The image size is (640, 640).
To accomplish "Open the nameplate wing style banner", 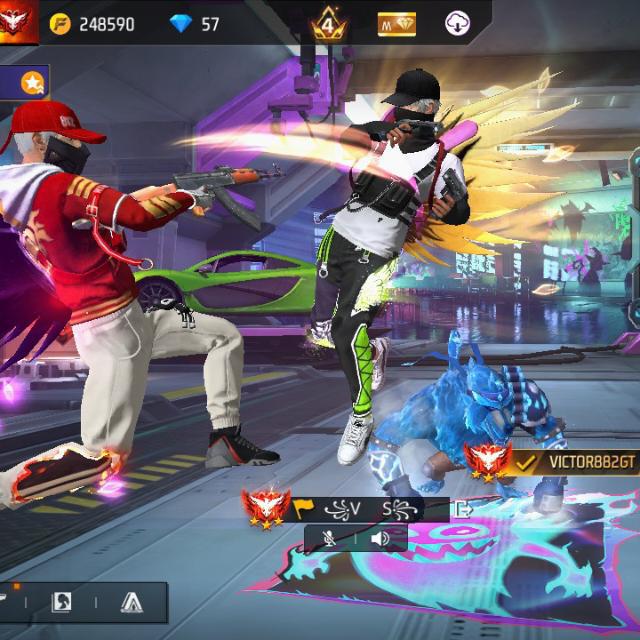I will click(x=376, y=508).
